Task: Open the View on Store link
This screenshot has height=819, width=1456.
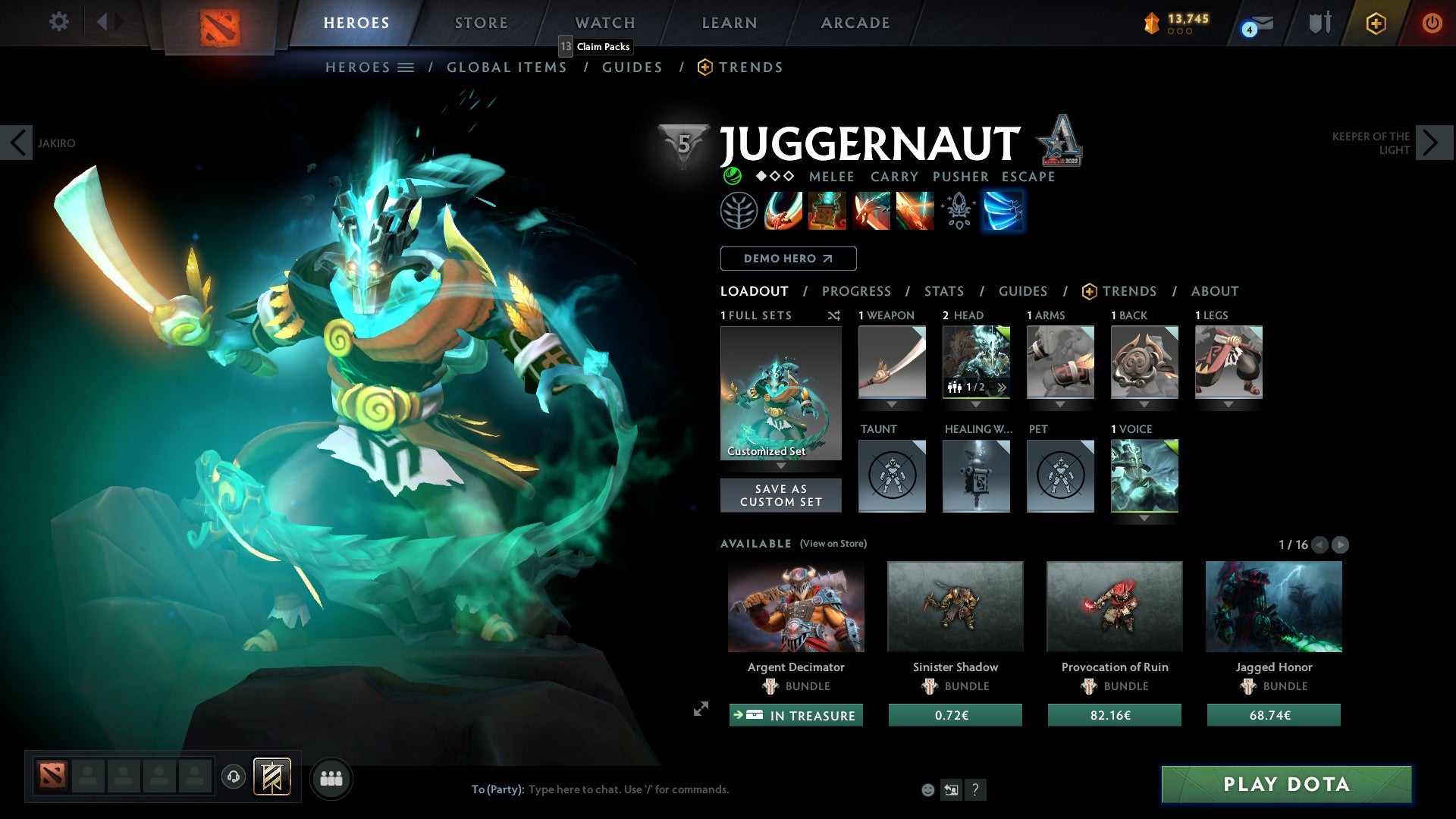Action: [x=833, y=544]
